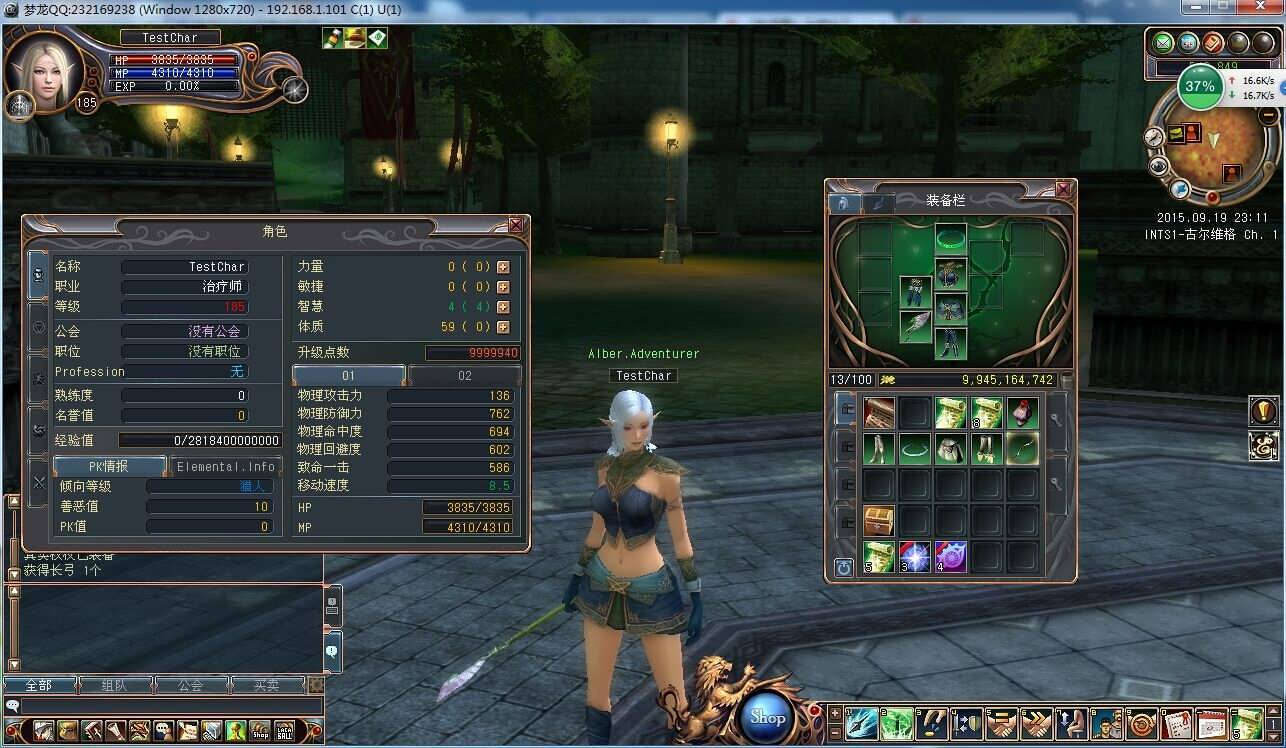The height and width of the screenshot is (748, 1286).
Task: Click the blue Shop orb button
Action: [x=768, y=716]
